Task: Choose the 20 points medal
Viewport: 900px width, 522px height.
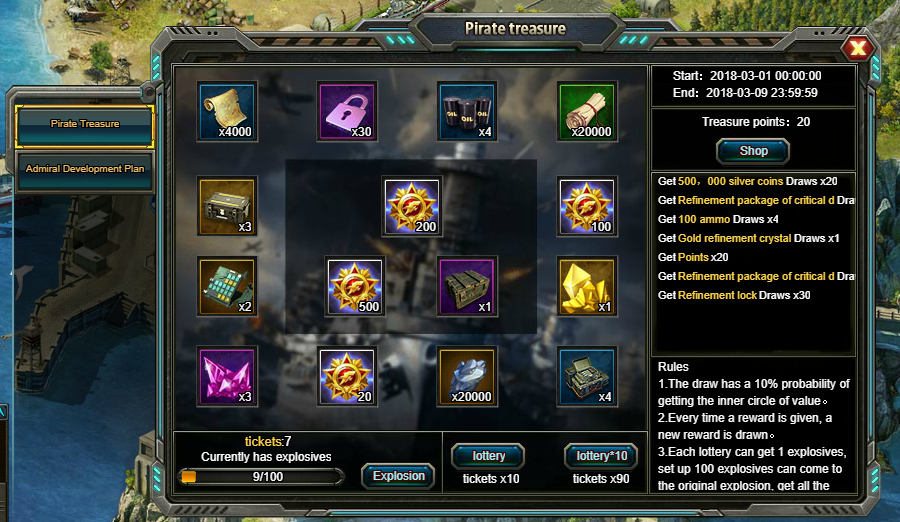Action: click(347, 376)
